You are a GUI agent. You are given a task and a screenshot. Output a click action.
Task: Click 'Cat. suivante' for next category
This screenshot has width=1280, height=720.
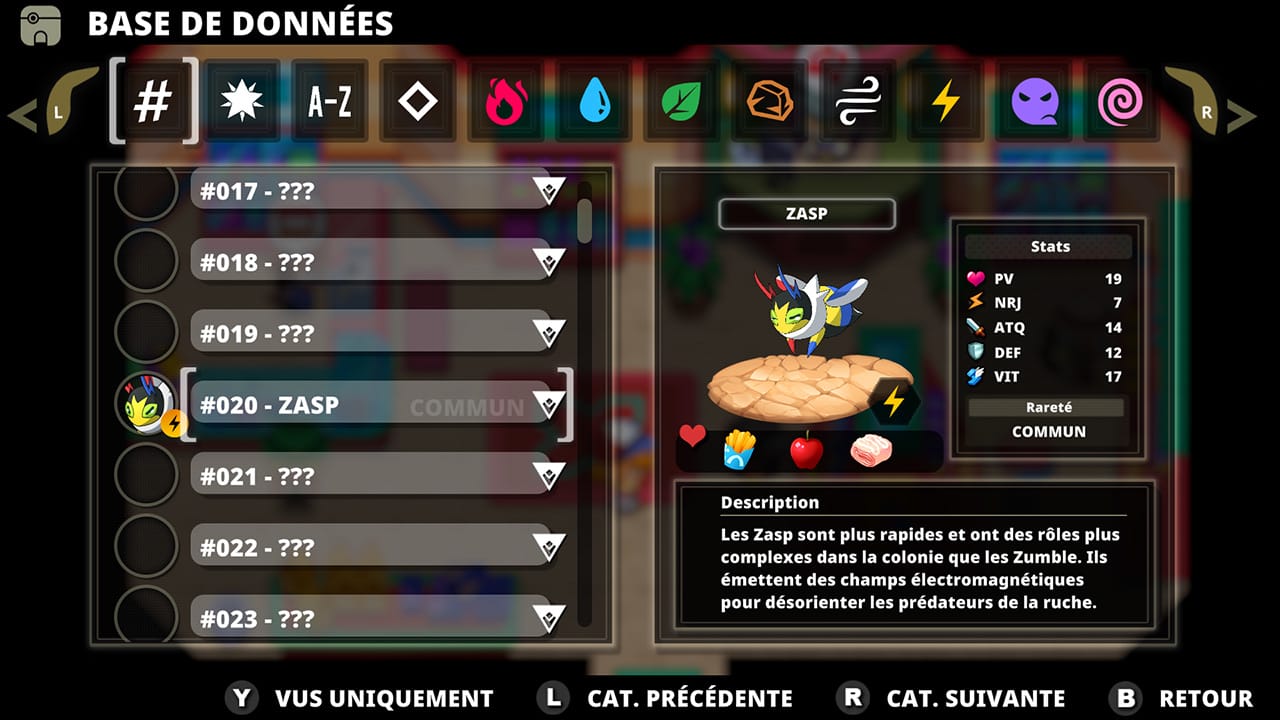click(x=975, y=698)
